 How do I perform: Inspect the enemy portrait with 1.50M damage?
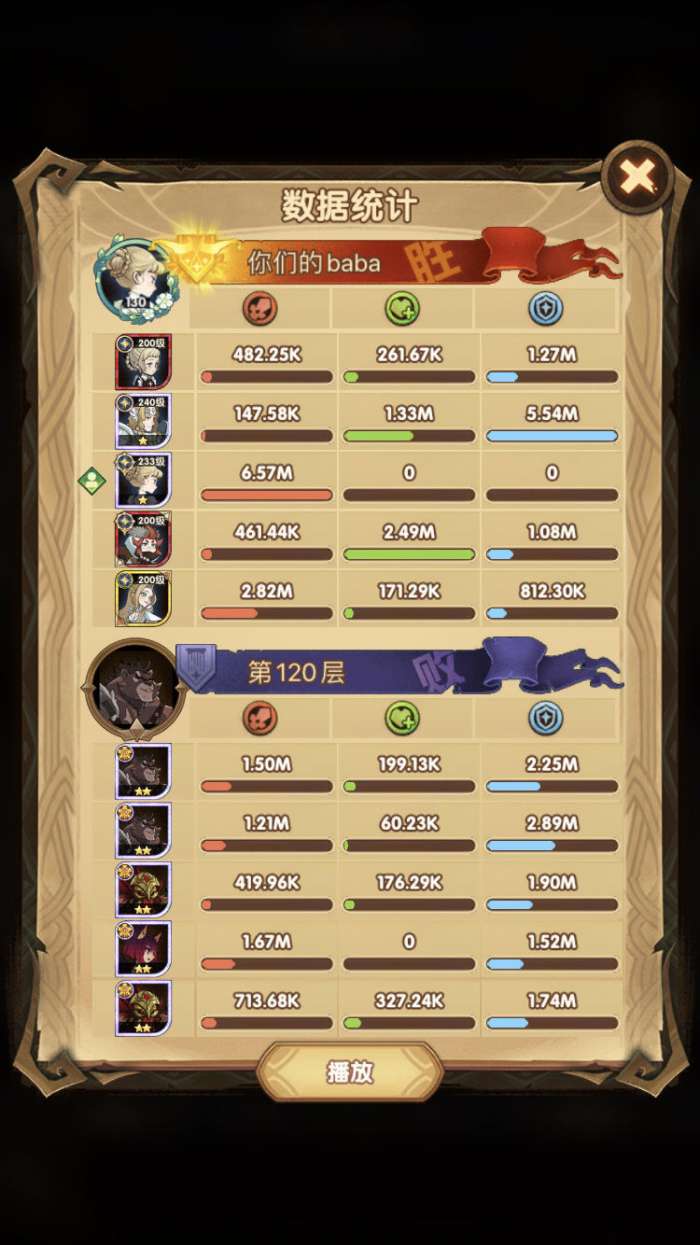point(144,771)
